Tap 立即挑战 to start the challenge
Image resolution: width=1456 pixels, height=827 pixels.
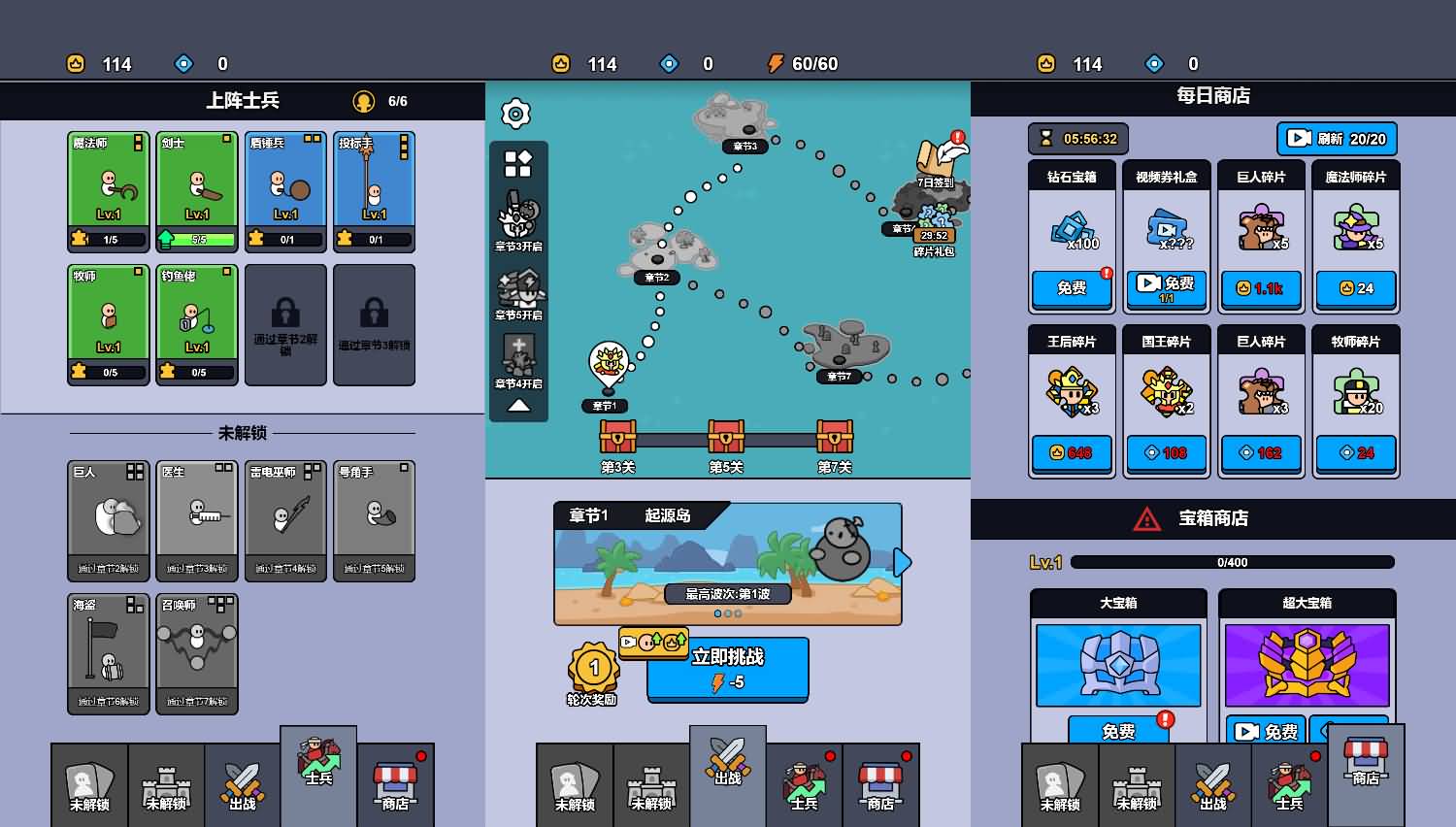(727, 670)
